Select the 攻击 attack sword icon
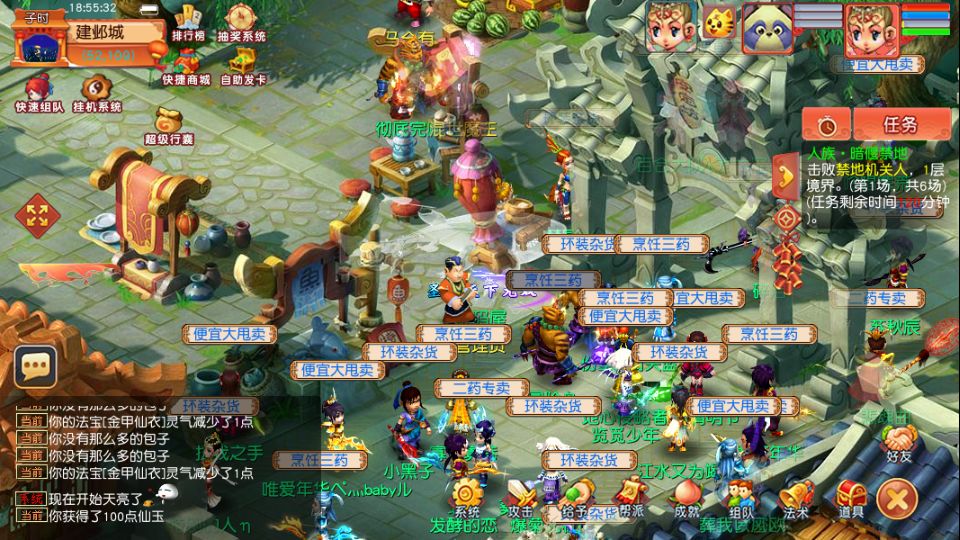 [x=521, y=496]
